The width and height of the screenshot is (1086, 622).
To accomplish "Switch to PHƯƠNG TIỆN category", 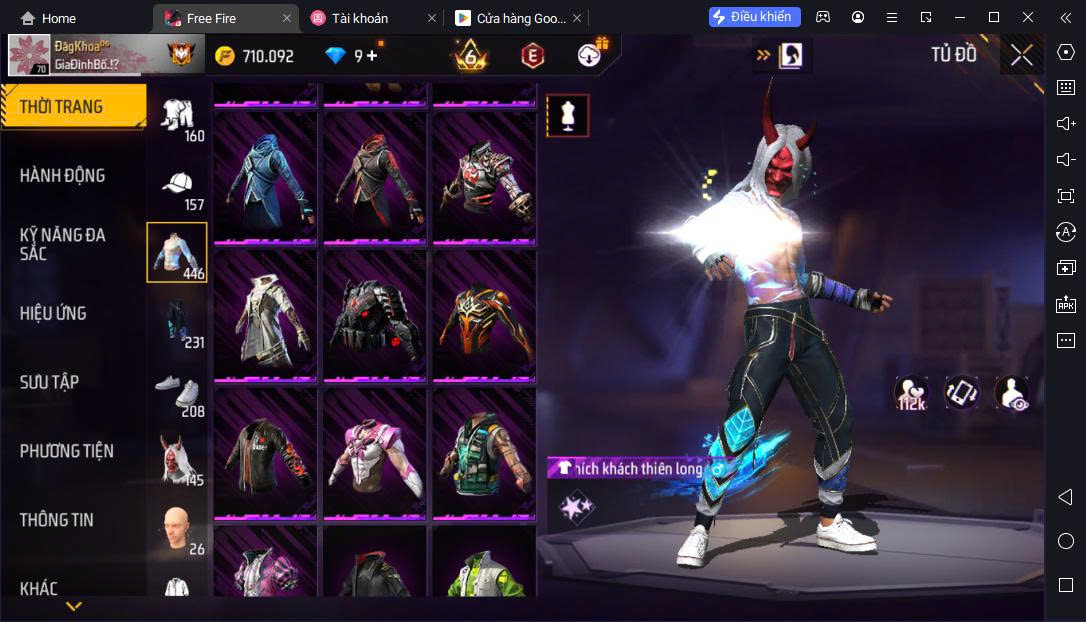I will pos(67,451).
